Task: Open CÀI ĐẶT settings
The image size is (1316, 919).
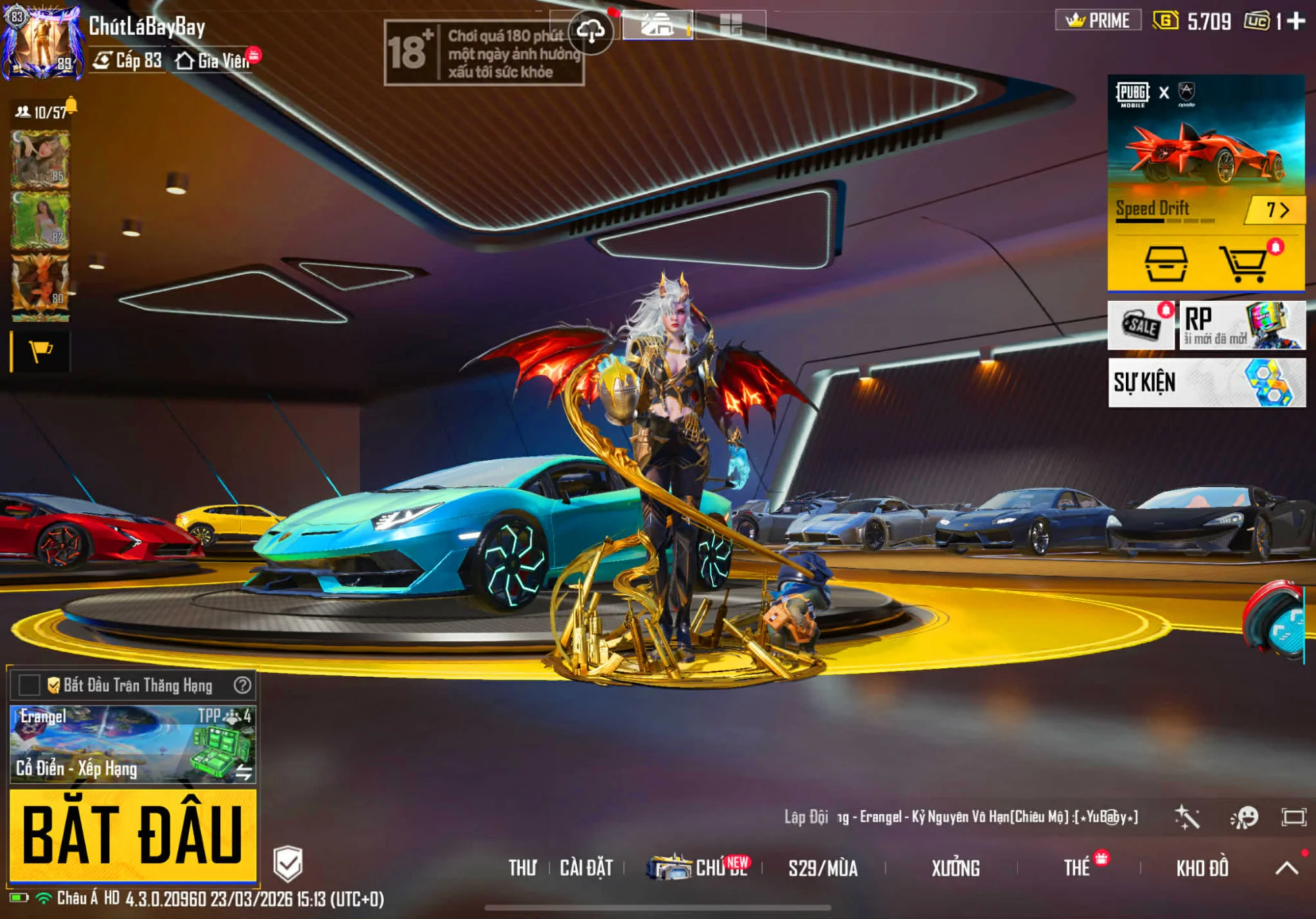Action: tap(586, 868)
